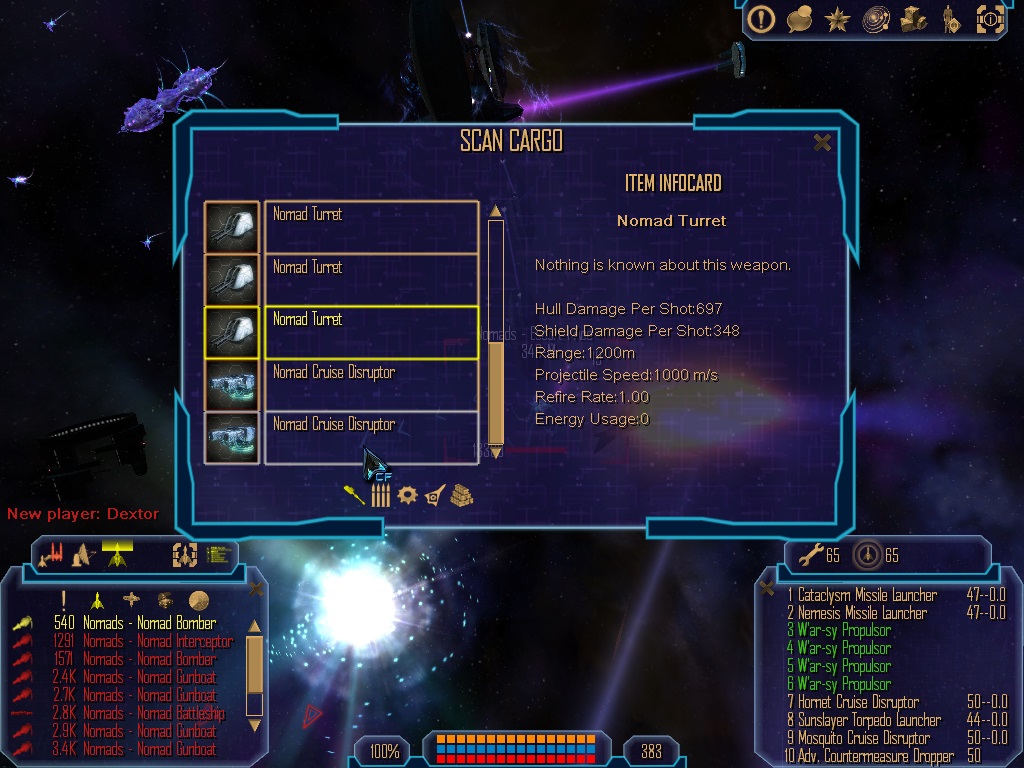The height and width of the screenshot is (768, 1024).
Task: Open the exclamation mark mission log icon
Action: coord(762,19)
